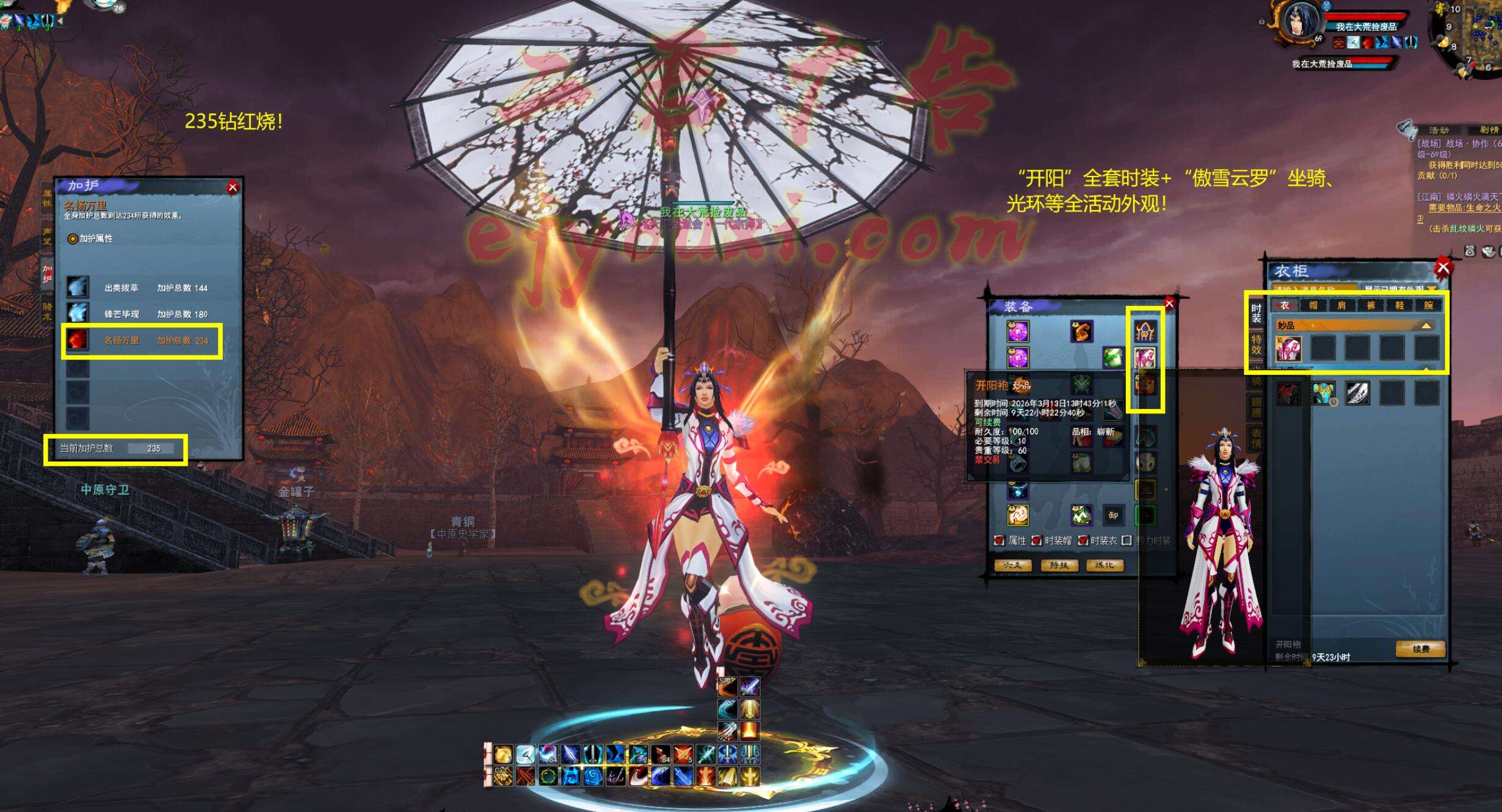Close the 衣柜 wardrobe window
Viewport: 1502px width, 812px height.
[x=1443, y=267]
